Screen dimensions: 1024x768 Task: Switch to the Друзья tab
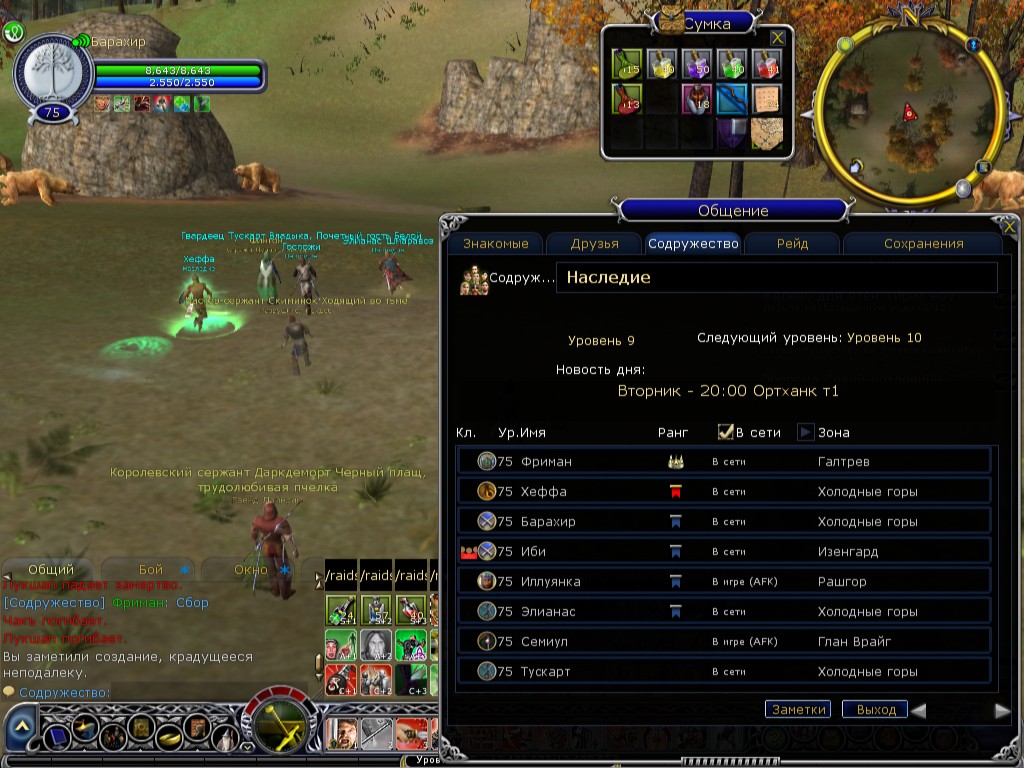pos(594,243)
